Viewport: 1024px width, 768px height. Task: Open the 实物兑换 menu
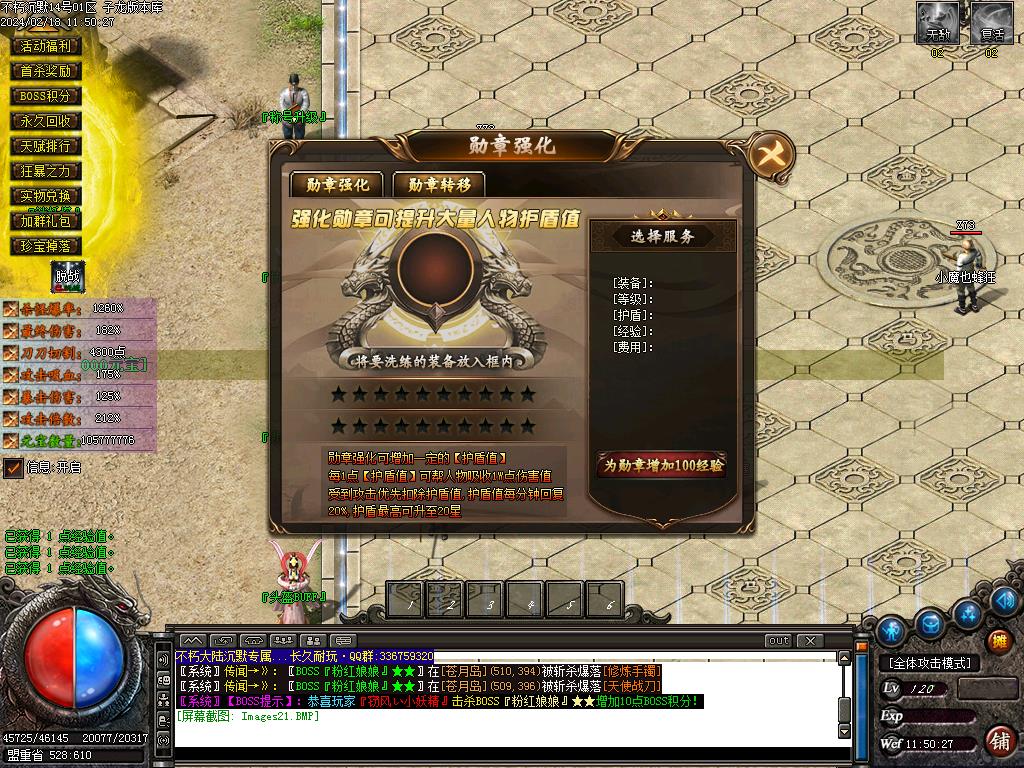(x=46, y=196)
